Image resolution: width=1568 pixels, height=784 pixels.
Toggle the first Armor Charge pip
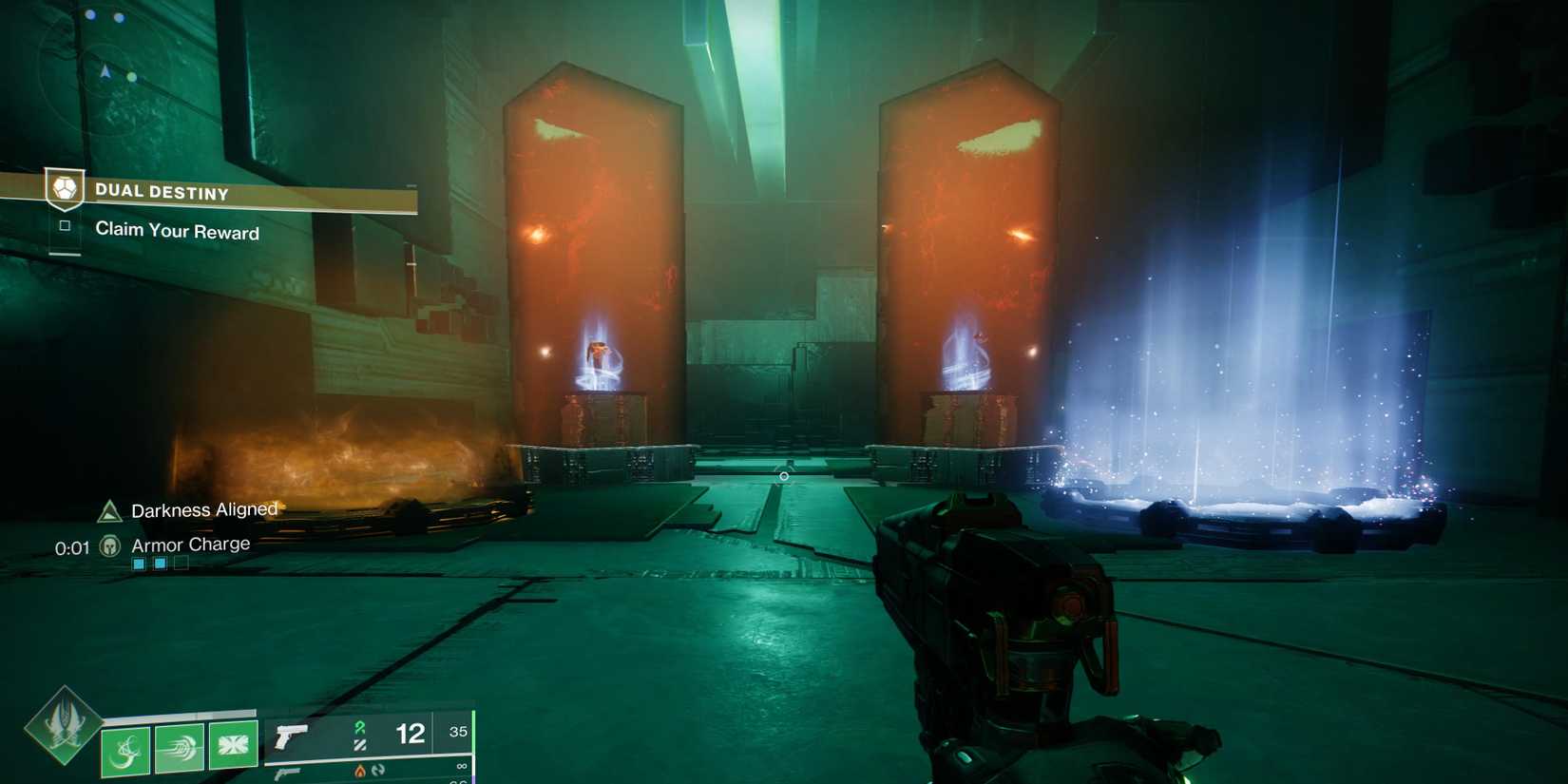pyautogui.click(x=139, y=563)
